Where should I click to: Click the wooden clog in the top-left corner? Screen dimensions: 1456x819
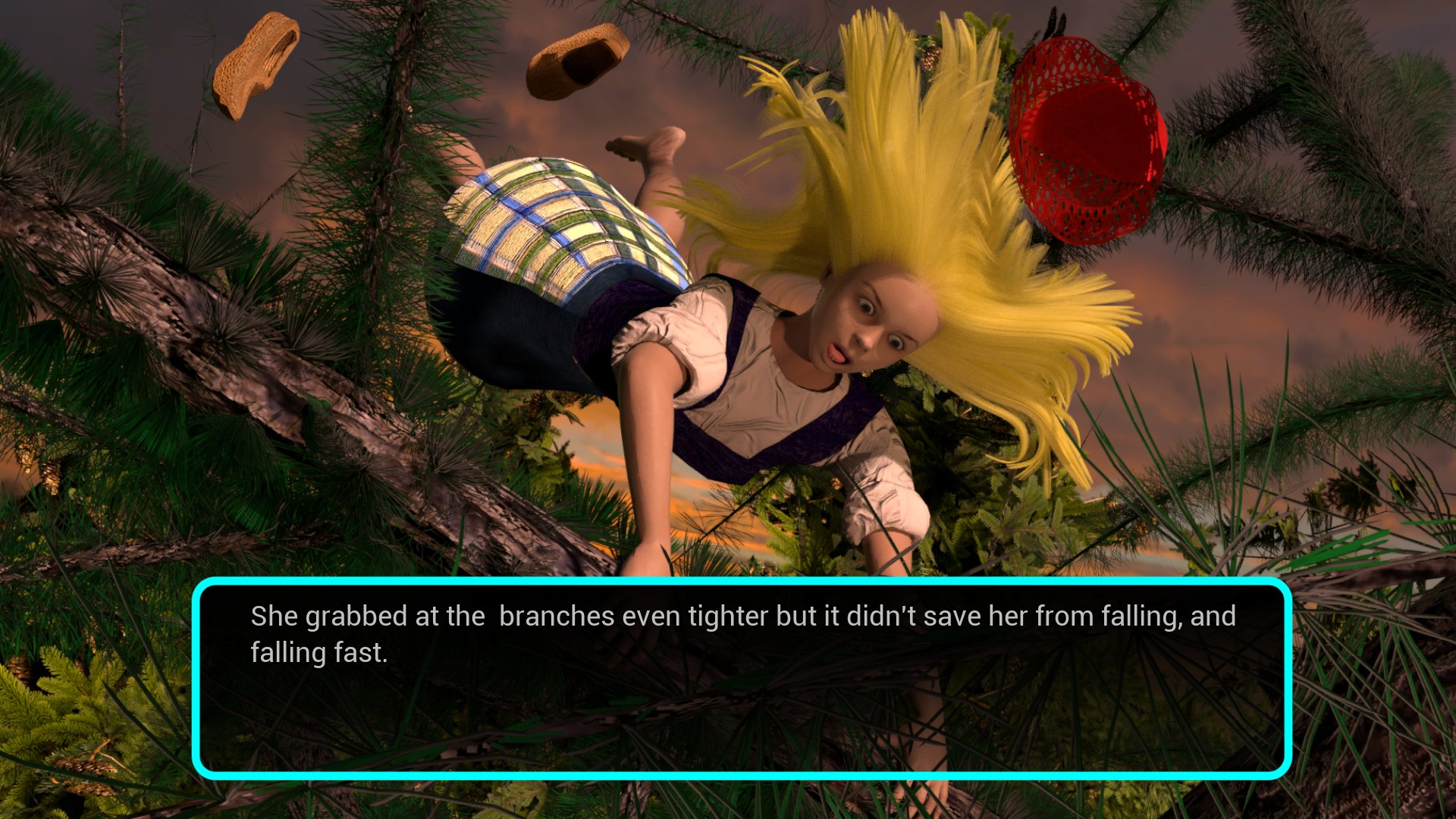pyautogui.click(x=258, y=61)
